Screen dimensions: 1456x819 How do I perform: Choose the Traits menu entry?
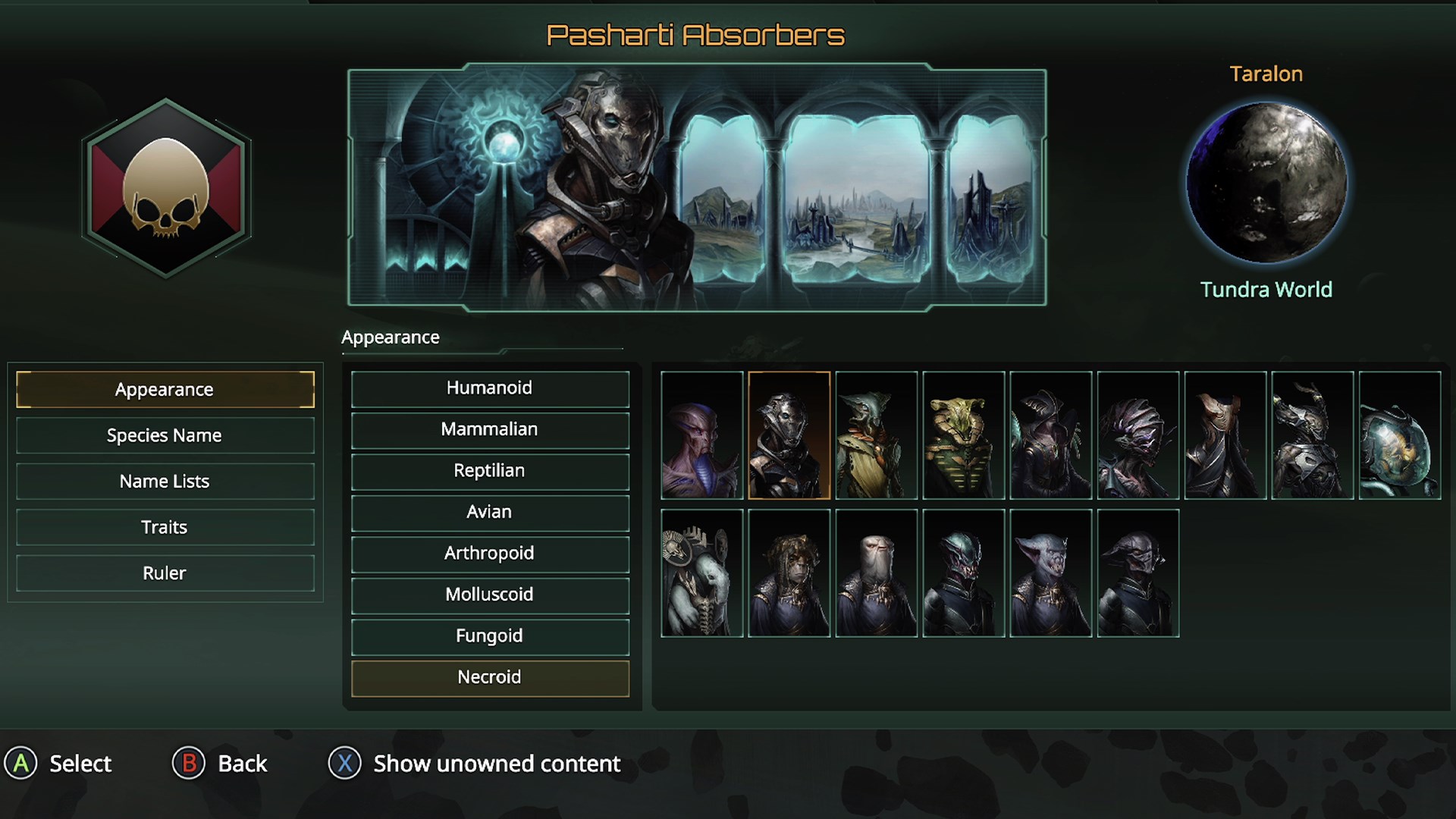(x=165, y=527)
